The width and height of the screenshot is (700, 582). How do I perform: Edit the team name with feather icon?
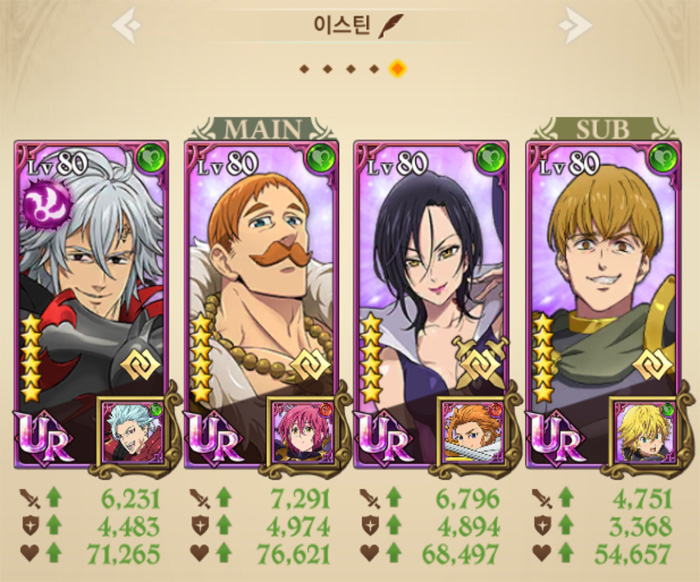388,26
